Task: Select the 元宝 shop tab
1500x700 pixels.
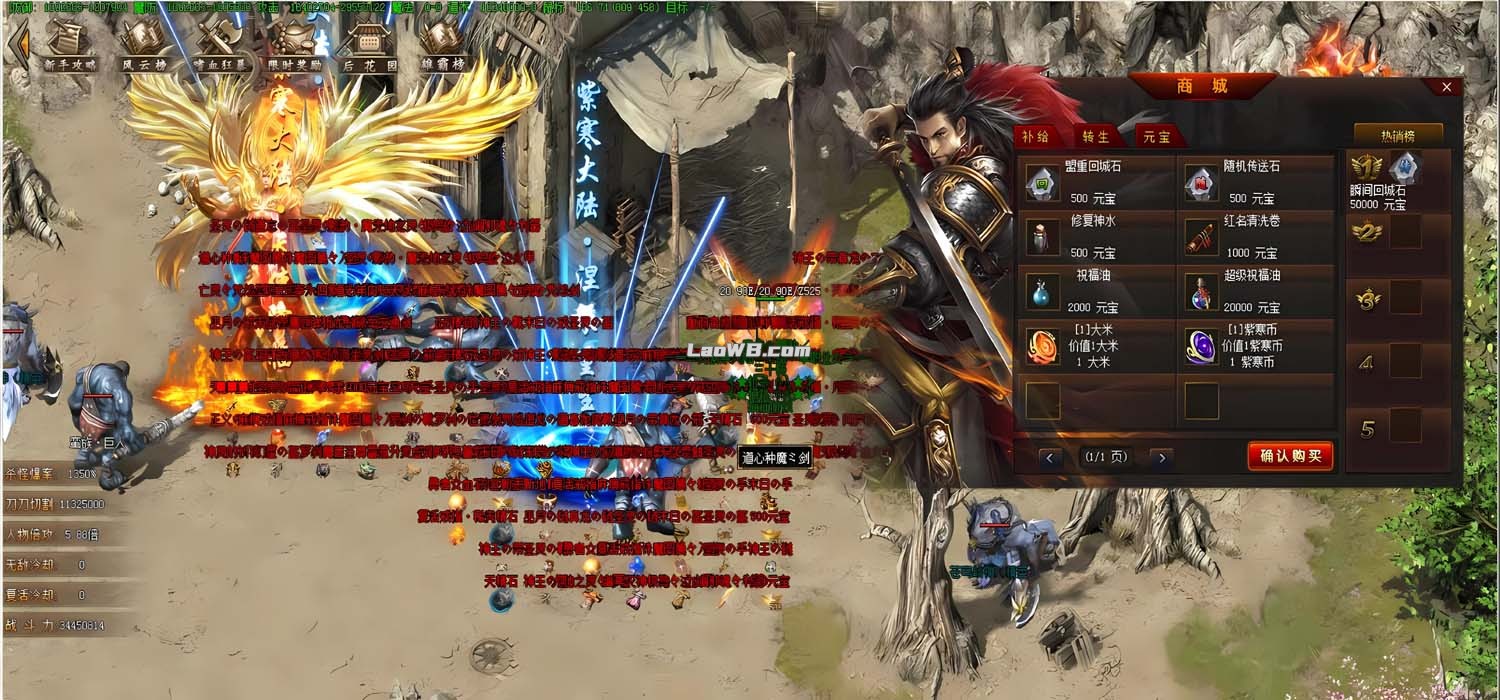Action: pyautogui.click(x=1156, y=137)
